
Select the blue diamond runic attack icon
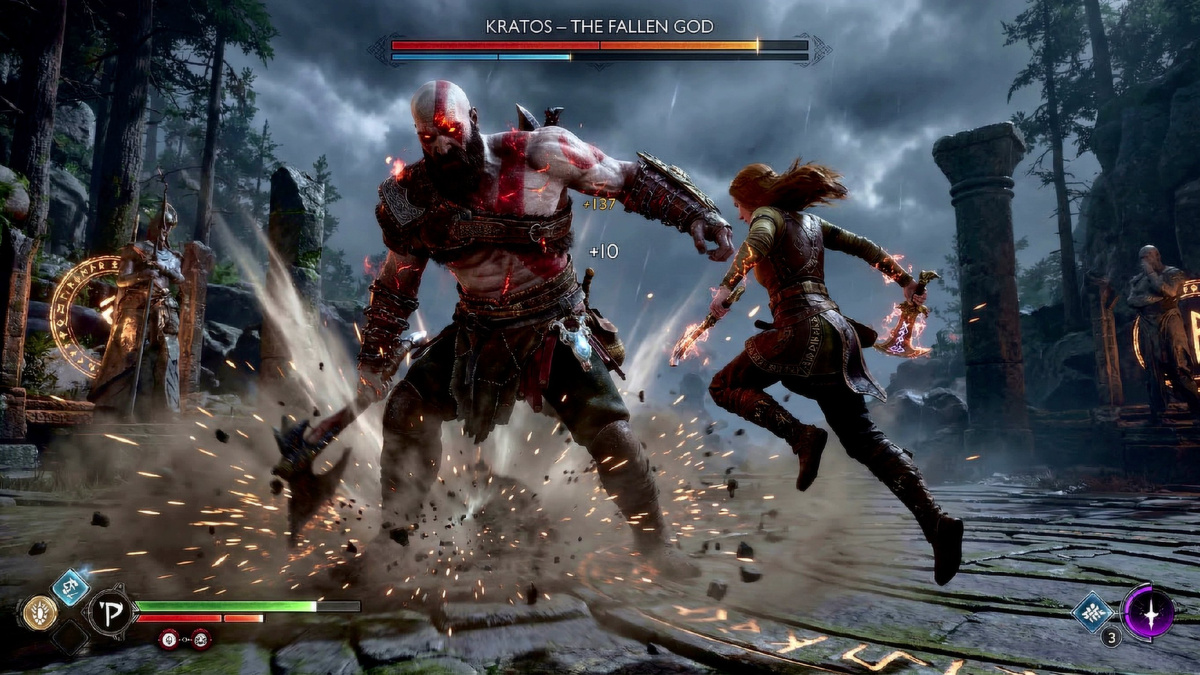click(70, 587)
